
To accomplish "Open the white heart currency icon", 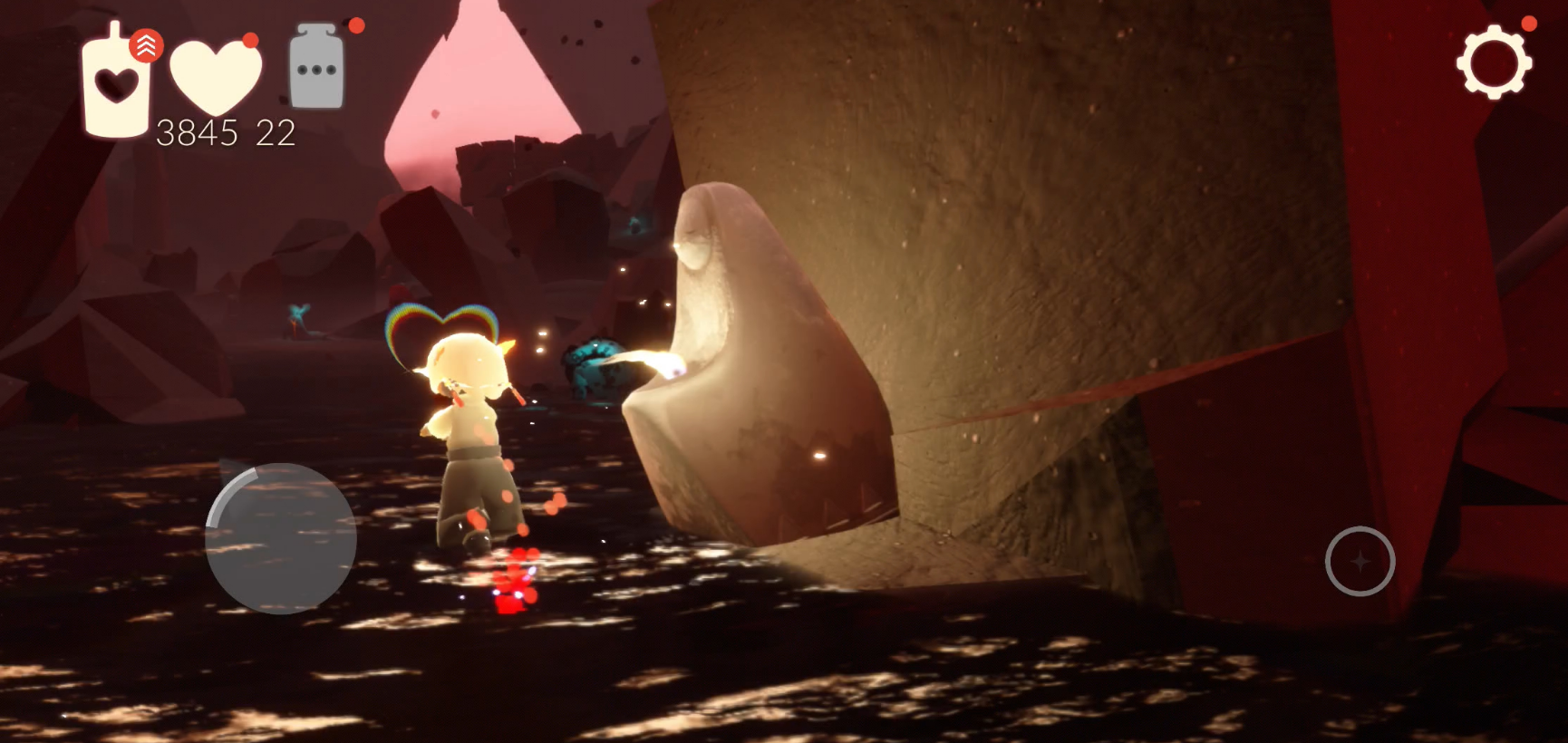I will point(216,75).
